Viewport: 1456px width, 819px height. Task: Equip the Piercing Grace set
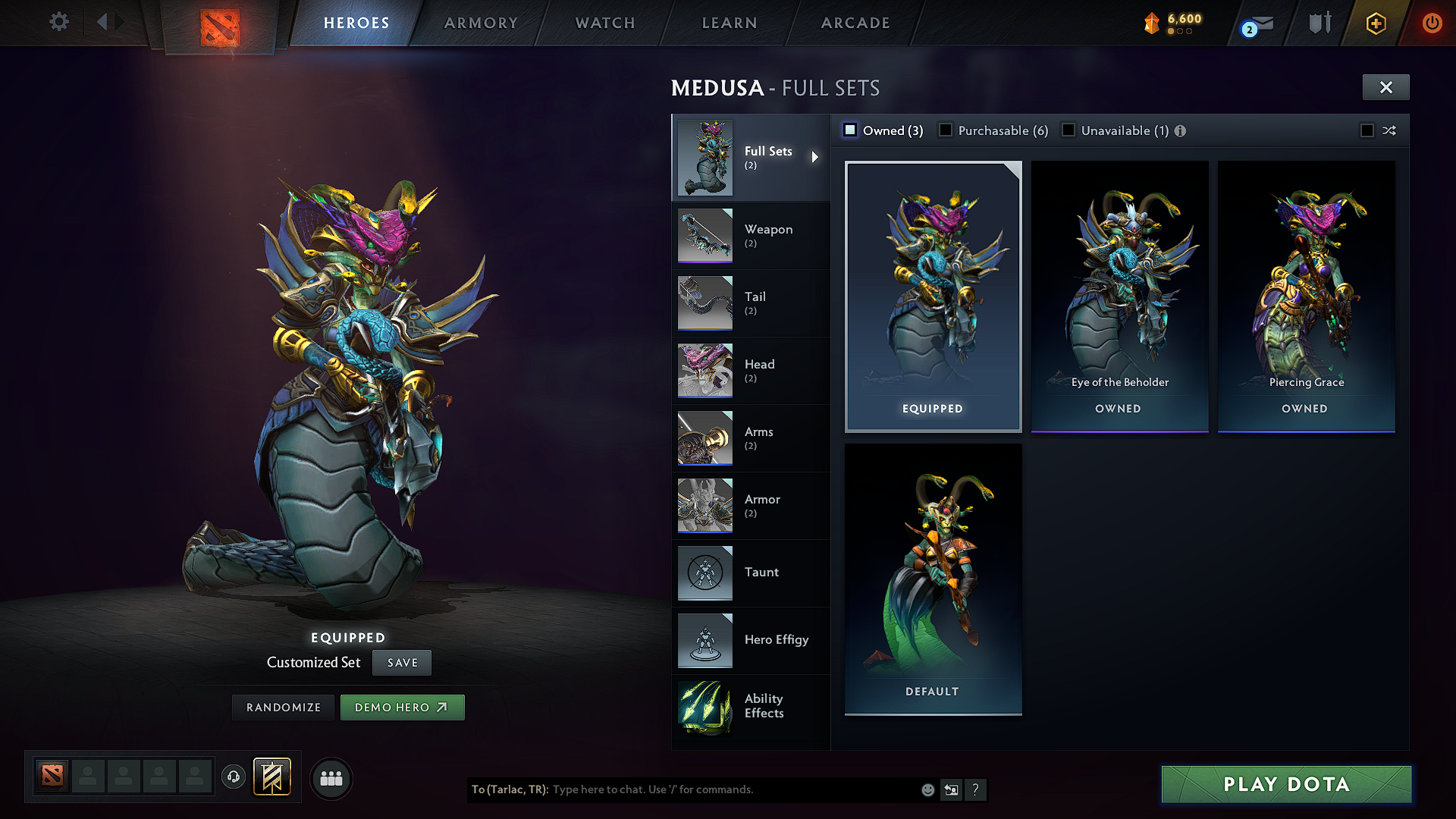(1306, 296)
